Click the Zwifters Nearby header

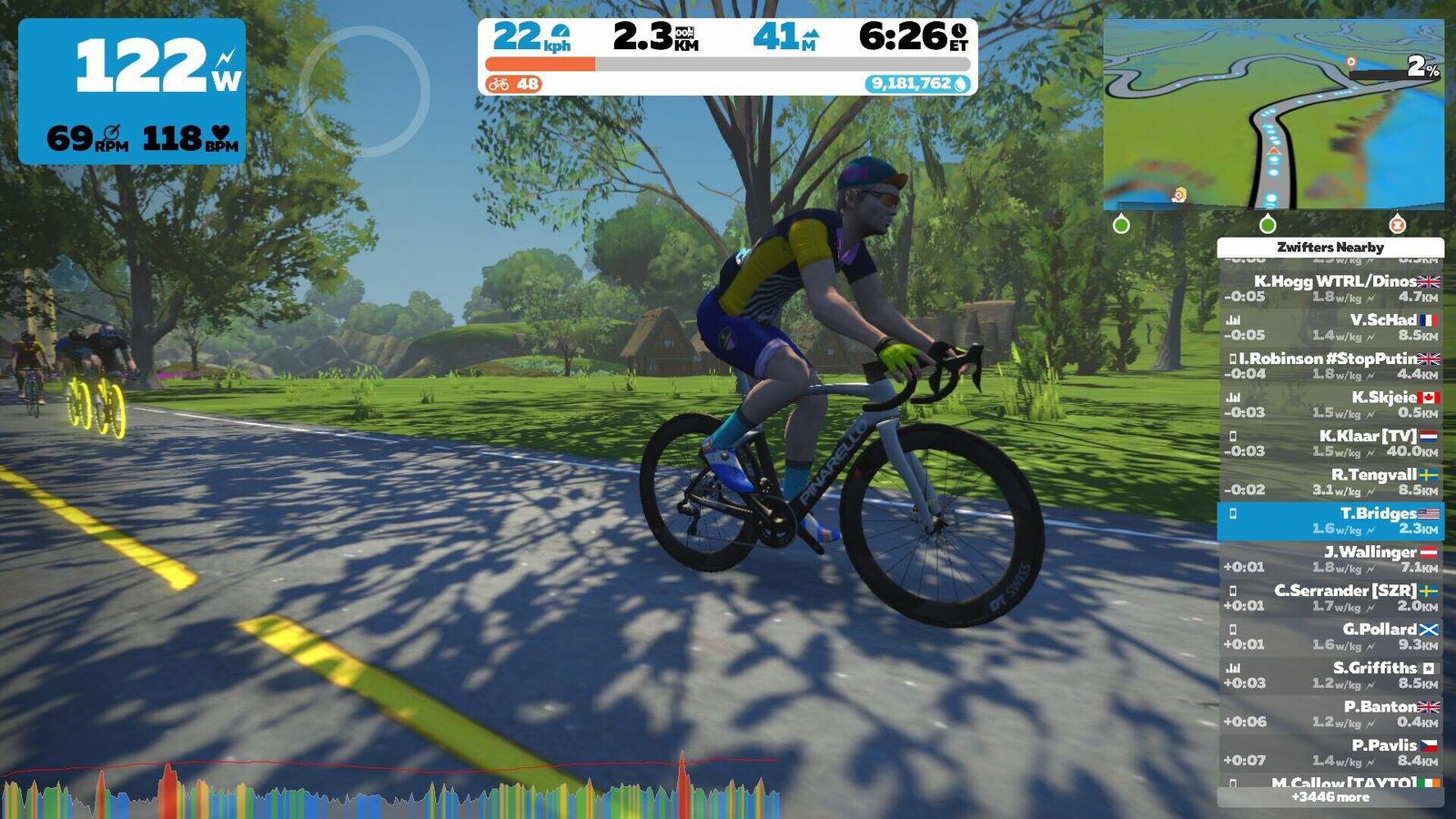coord(1330,247)
